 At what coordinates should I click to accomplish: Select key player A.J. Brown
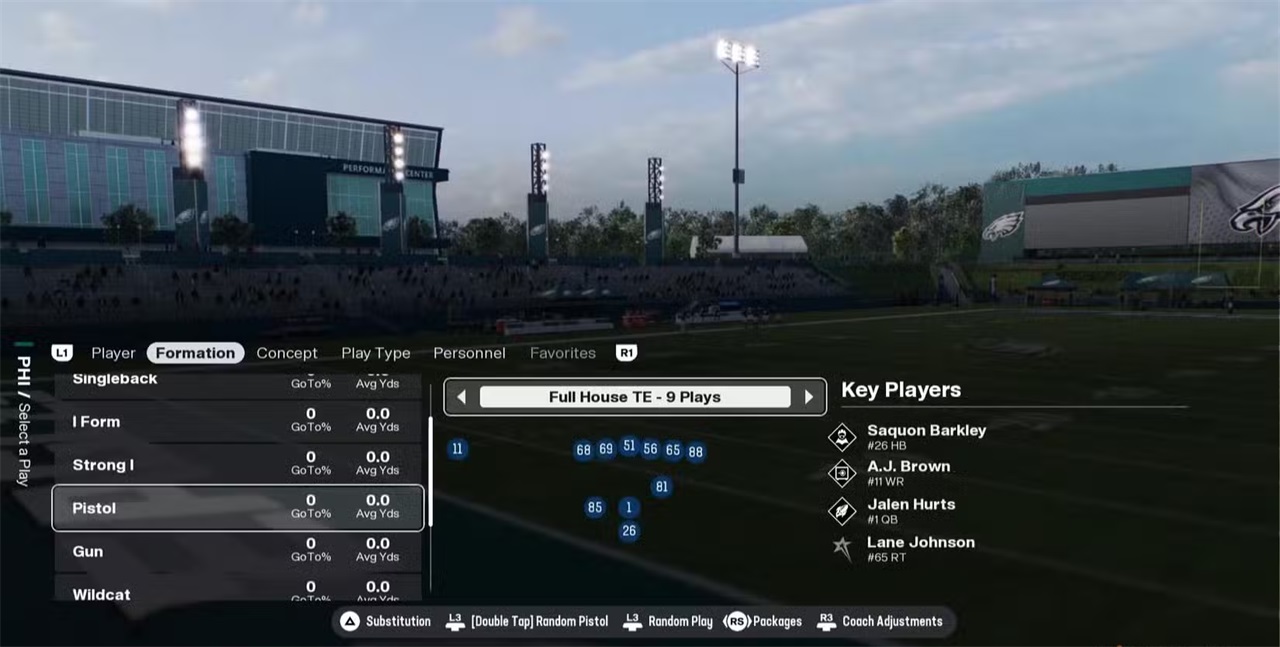pos(908,472)
